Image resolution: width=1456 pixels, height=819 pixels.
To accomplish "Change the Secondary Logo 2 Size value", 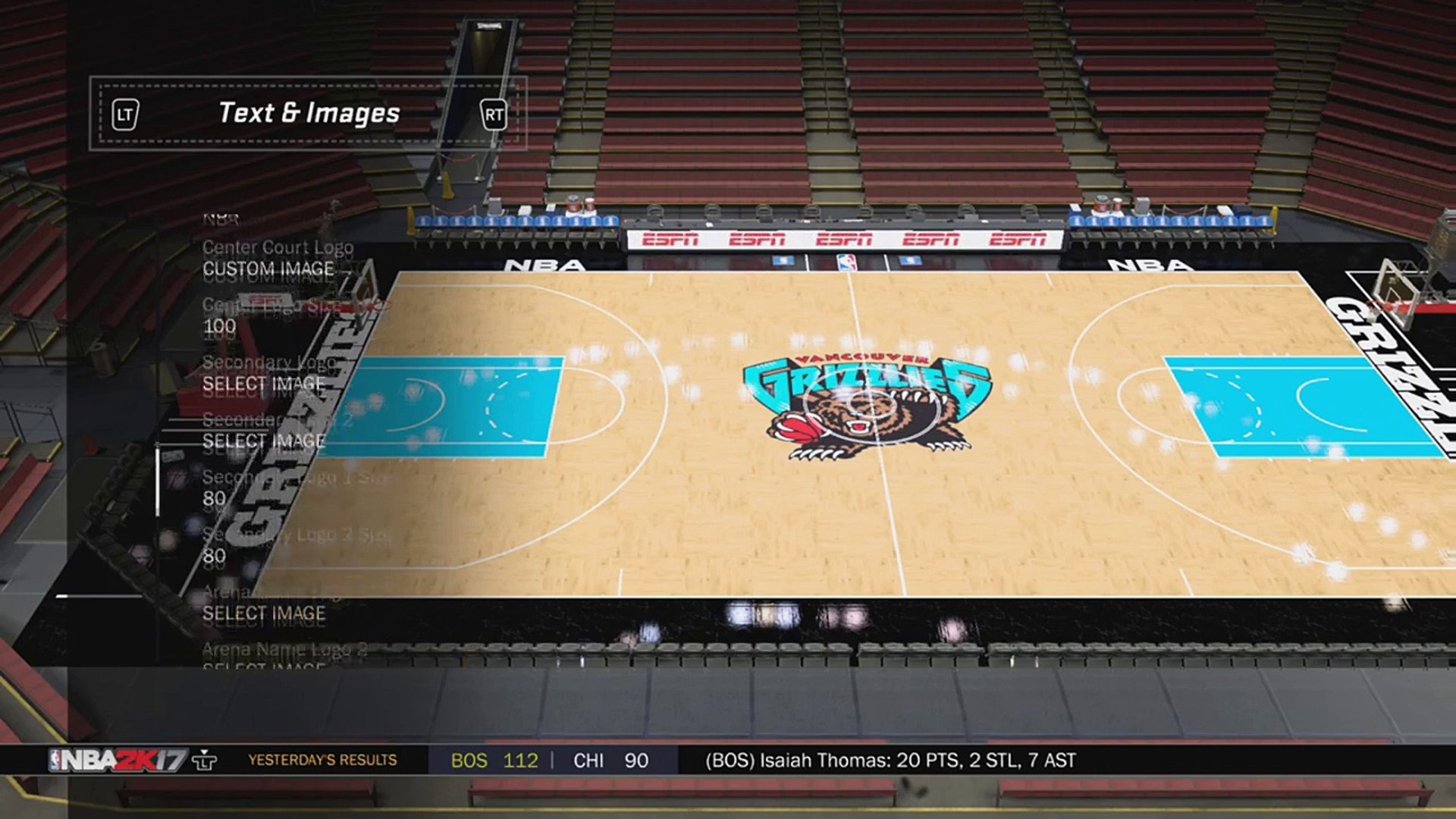I will click(215, 556).
